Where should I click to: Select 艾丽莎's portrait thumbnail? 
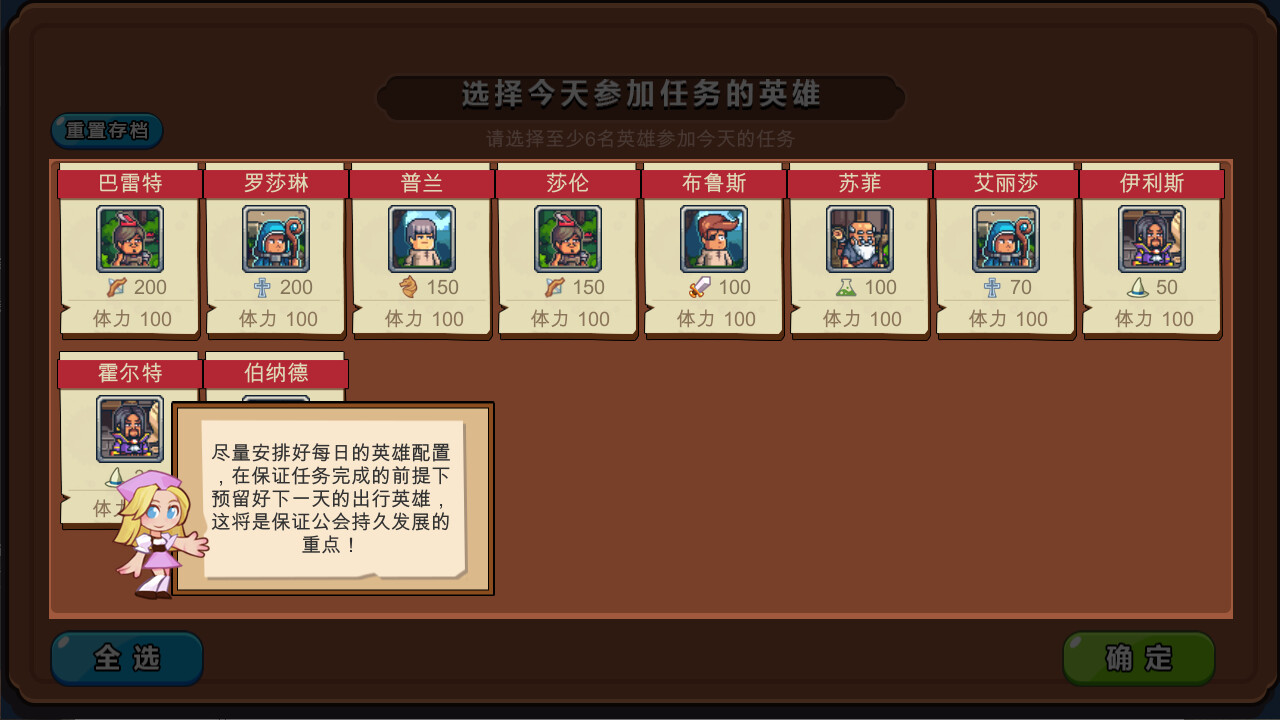pyautogui.click(x=1006, y=239)
